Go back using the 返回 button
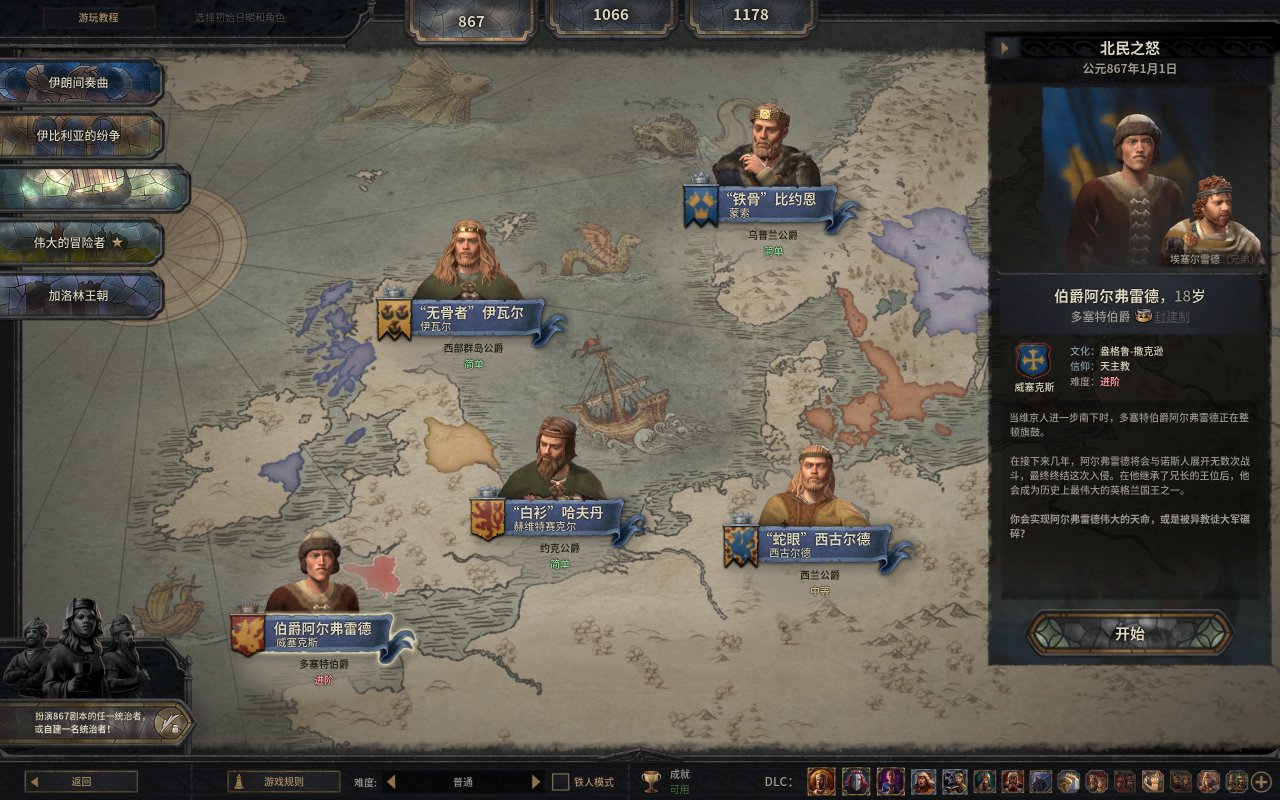 pos(81,782)
